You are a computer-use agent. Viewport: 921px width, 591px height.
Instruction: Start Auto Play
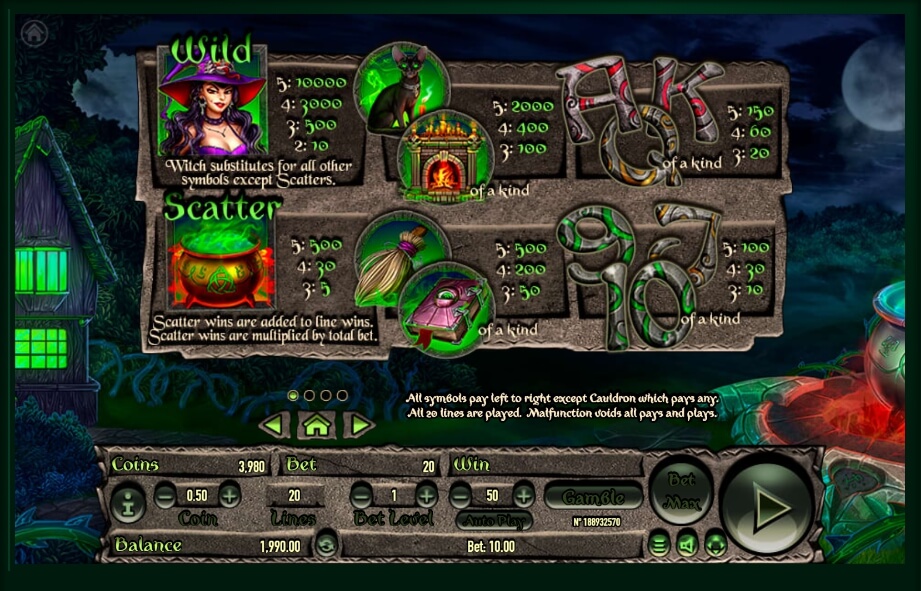click(494, 520)
